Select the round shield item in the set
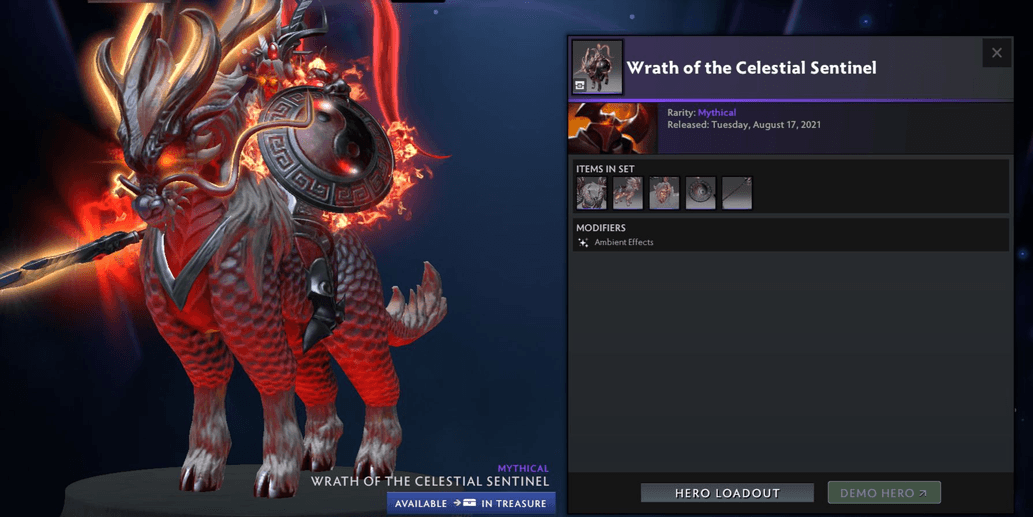Viewport: 1033px width, 517px height. 700,193
